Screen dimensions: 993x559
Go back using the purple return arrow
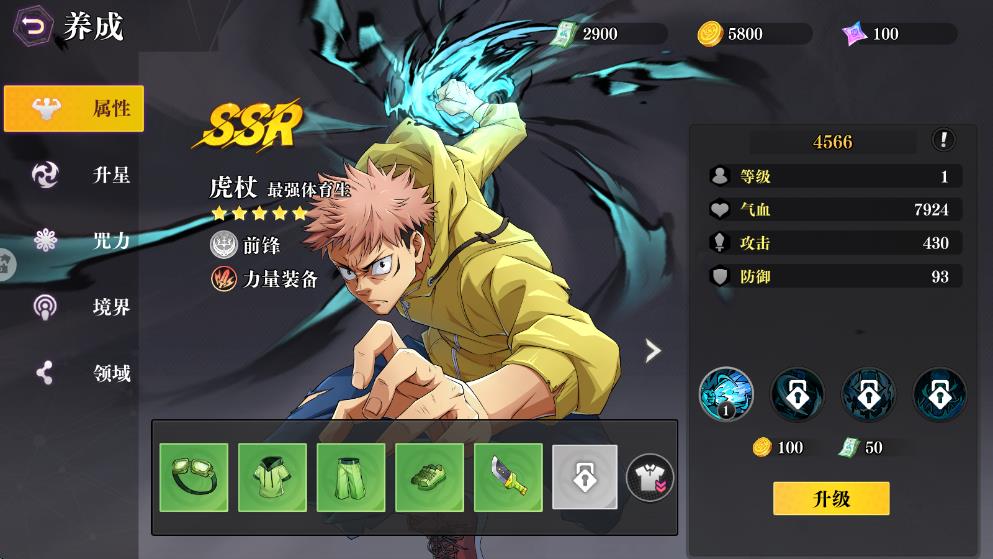[x=33, y=27]
